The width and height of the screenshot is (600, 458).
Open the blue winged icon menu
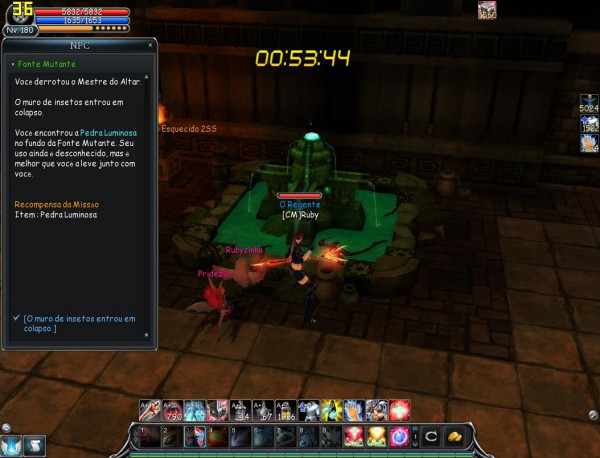coord(12,445)
